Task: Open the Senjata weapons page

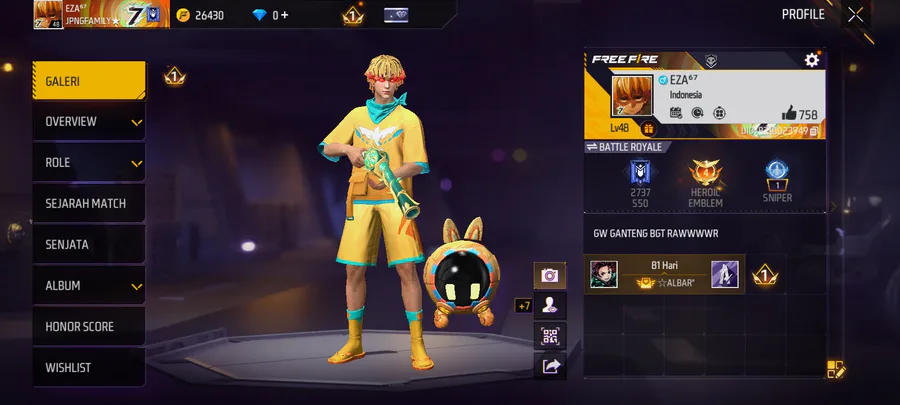Action: click(x=88, y=245)
